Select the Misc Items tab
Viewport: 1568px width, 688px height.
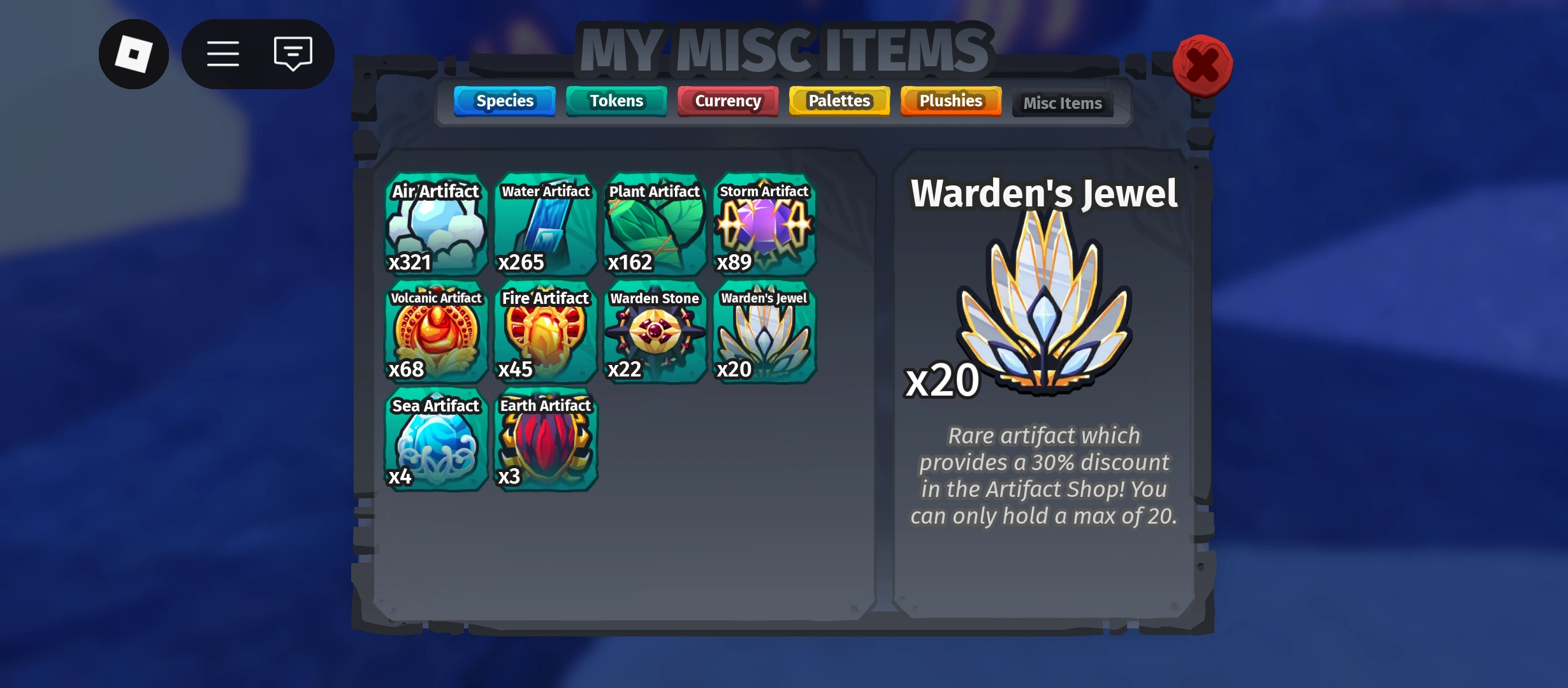1062,103
